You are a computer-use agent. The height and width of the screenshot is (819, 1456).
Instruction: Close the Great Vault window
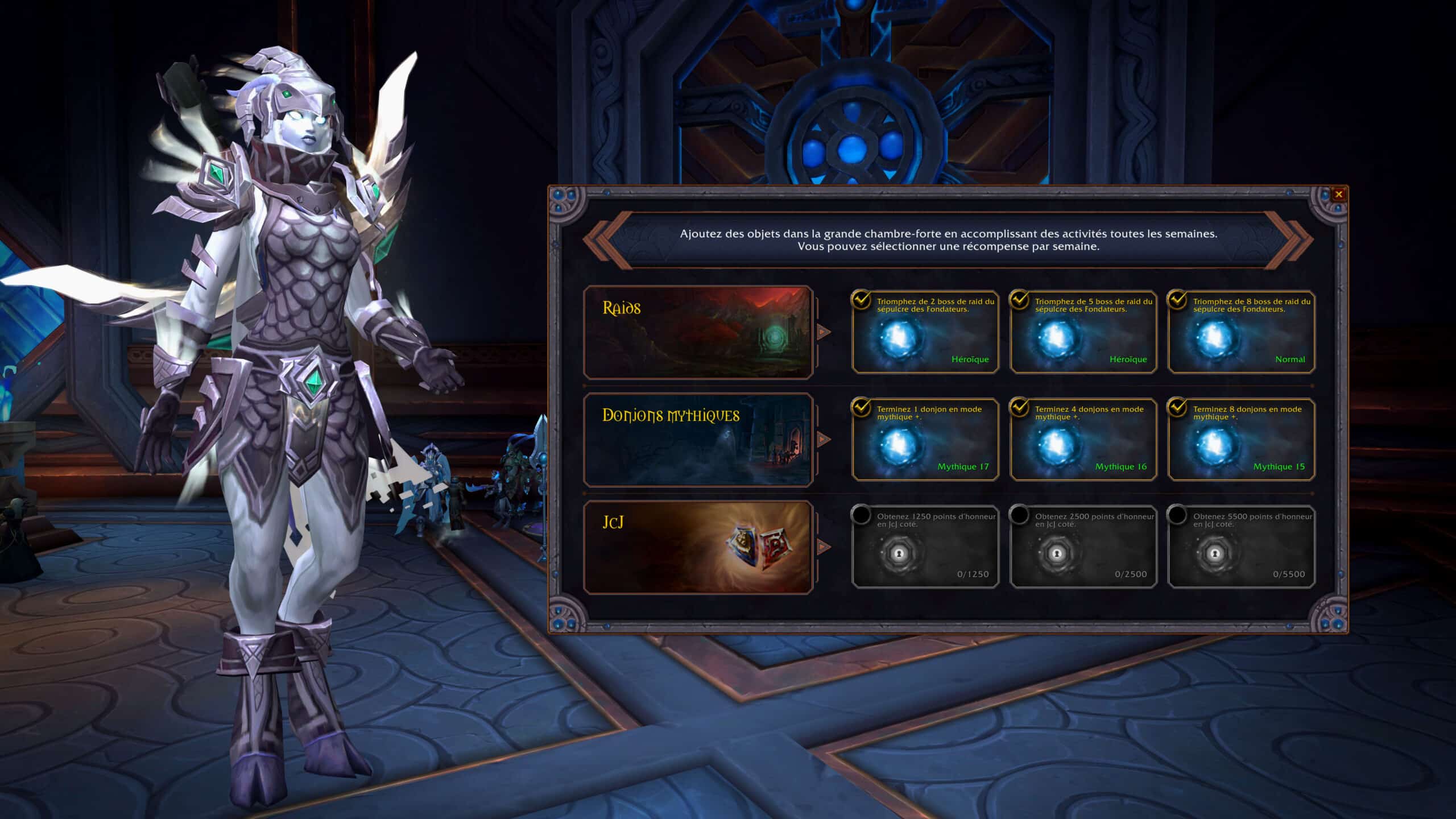pos(1338,195)
